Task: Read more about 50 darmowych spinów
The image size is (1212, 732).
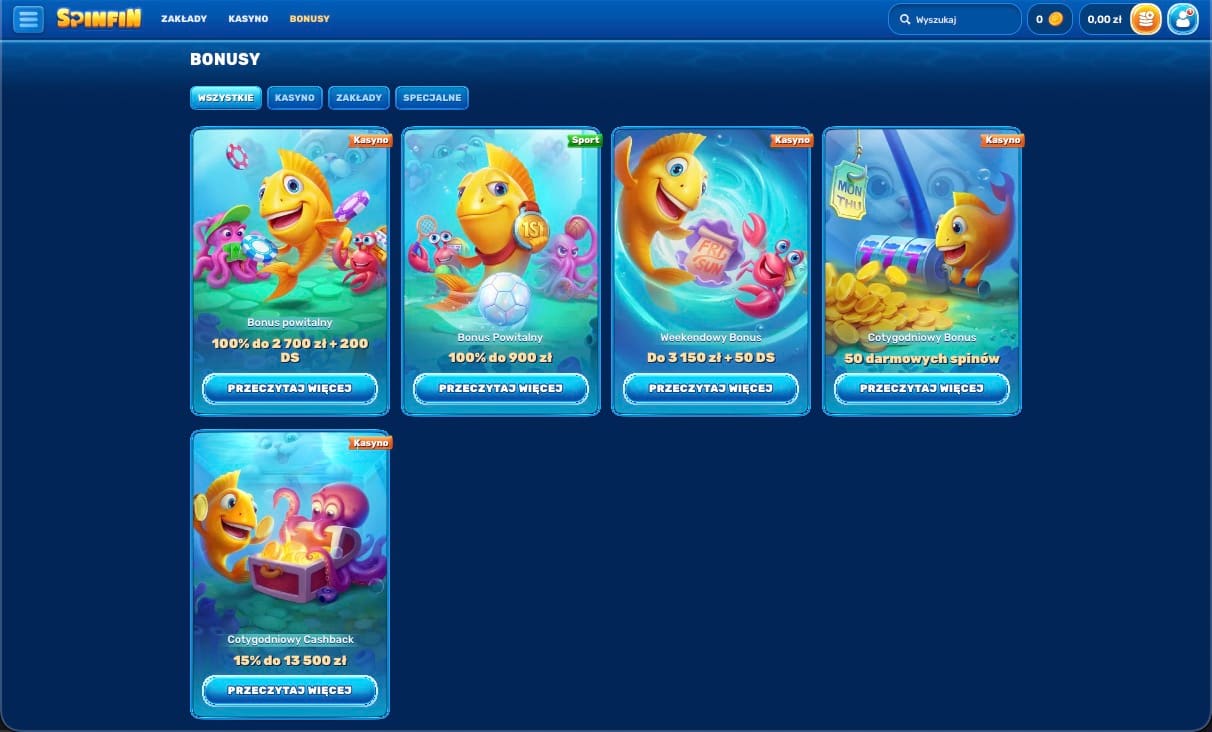Action: 922,388
